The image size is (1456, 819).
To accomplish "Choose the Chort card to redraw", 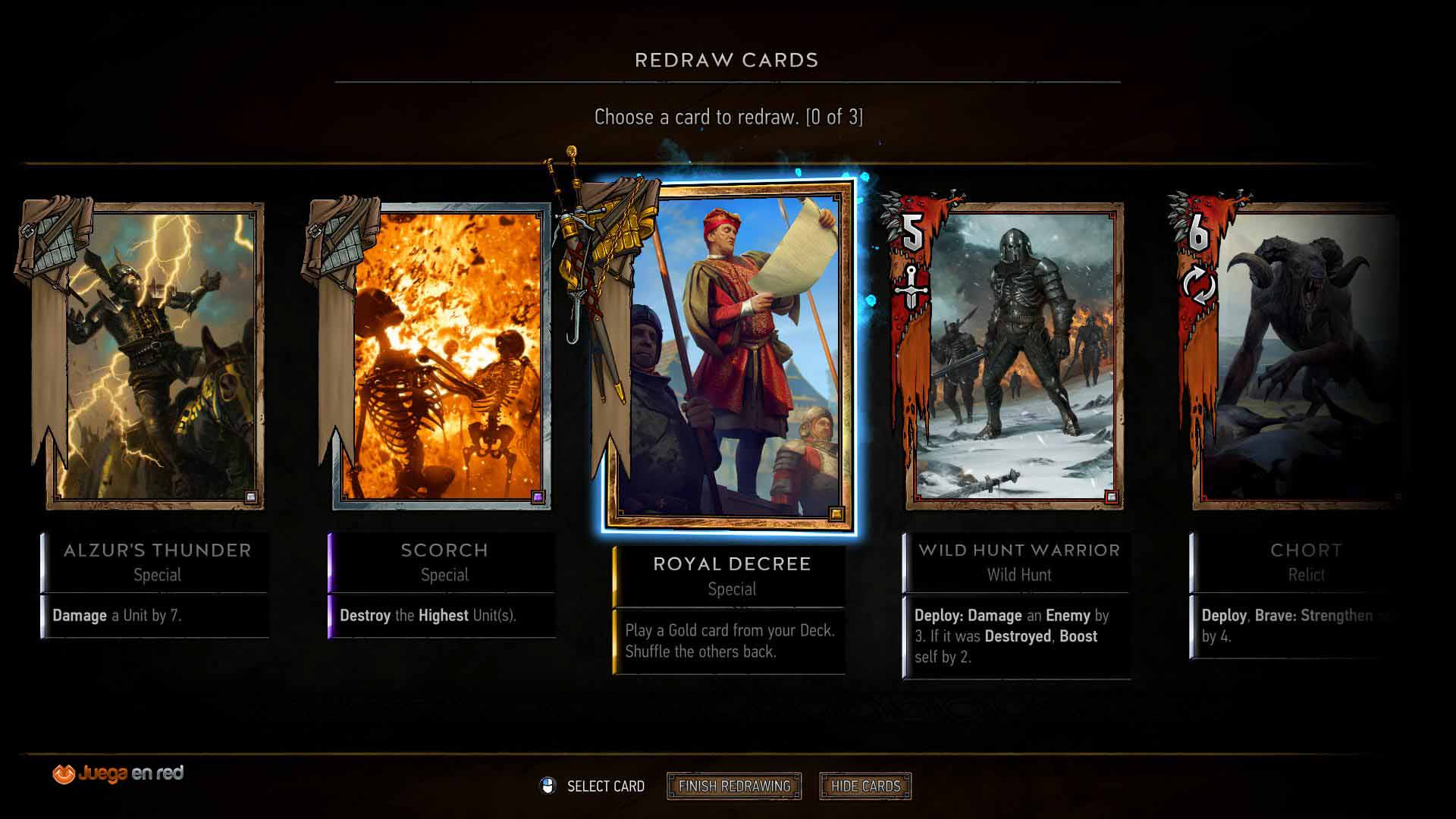I will pos(1295,355).
